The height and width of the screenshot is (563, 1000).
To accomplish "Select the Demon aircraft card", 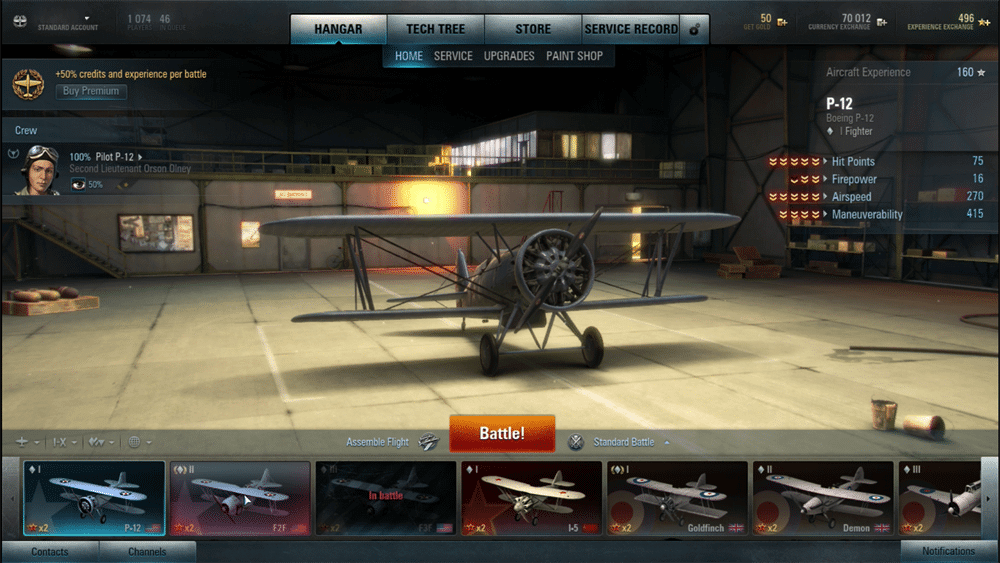I will point(822,498).
